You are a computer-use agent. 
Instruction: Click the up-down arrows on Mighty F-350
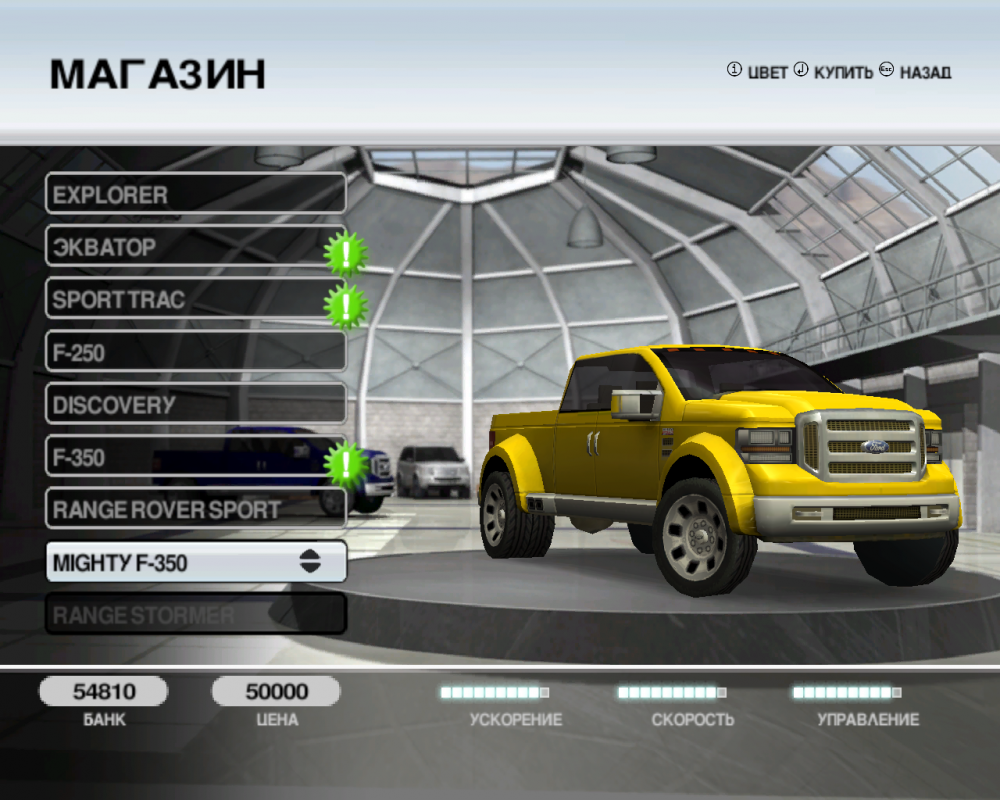click(x=310, y=562)
